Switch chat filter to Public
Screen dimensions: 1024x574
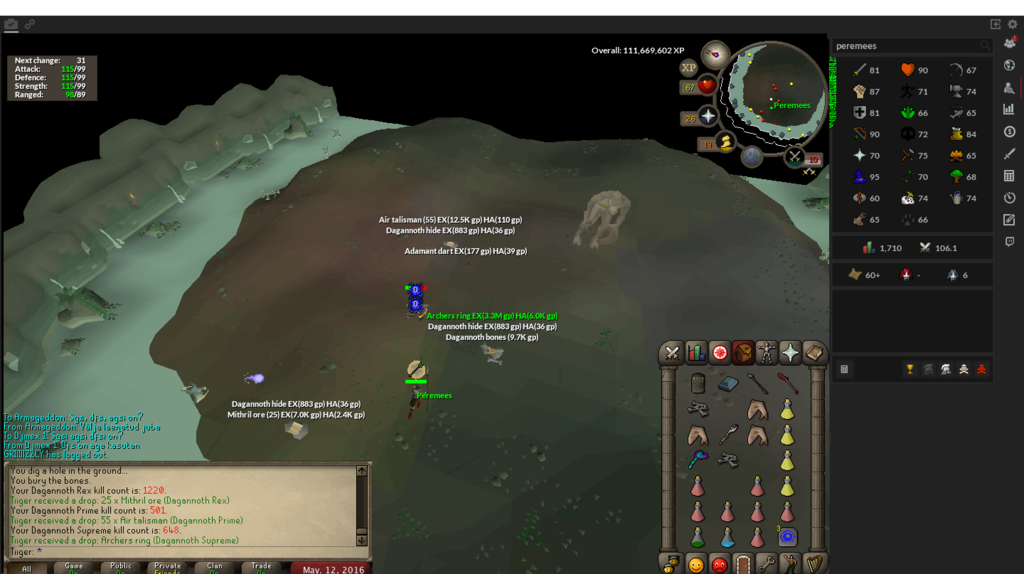pos(121,567)
